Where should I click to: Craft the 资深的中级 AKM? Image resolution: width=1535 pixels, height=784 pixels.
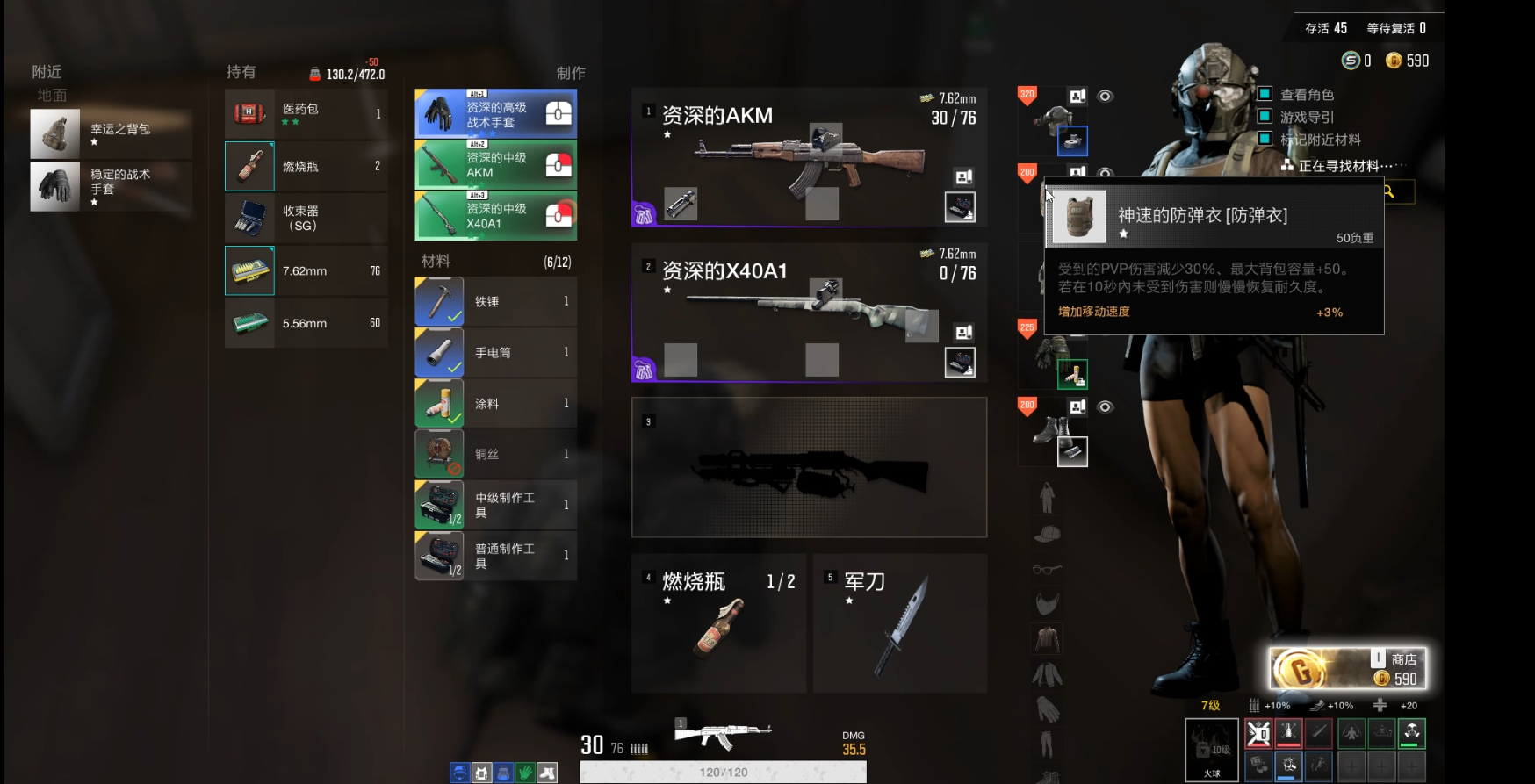pos(495,165)
